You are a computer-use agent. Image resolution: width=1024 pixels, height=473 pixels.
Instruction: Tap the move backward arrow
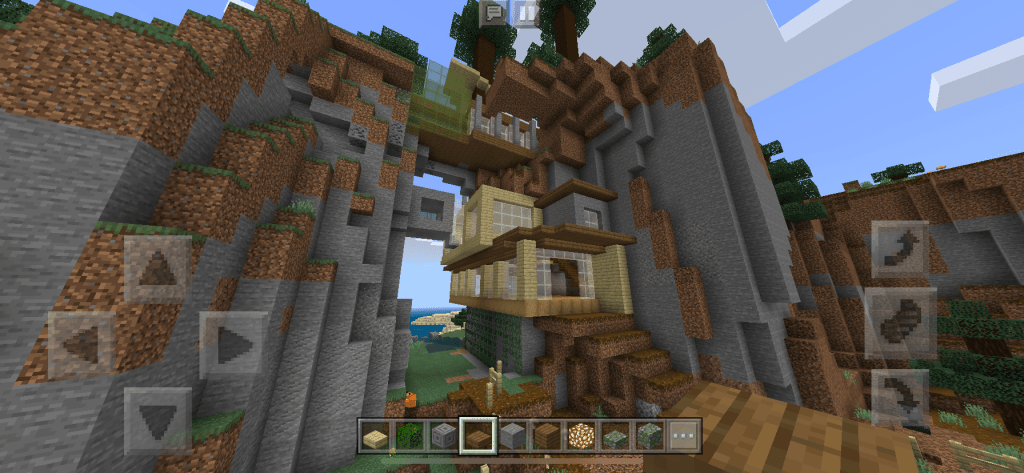[x=157, y=420]
